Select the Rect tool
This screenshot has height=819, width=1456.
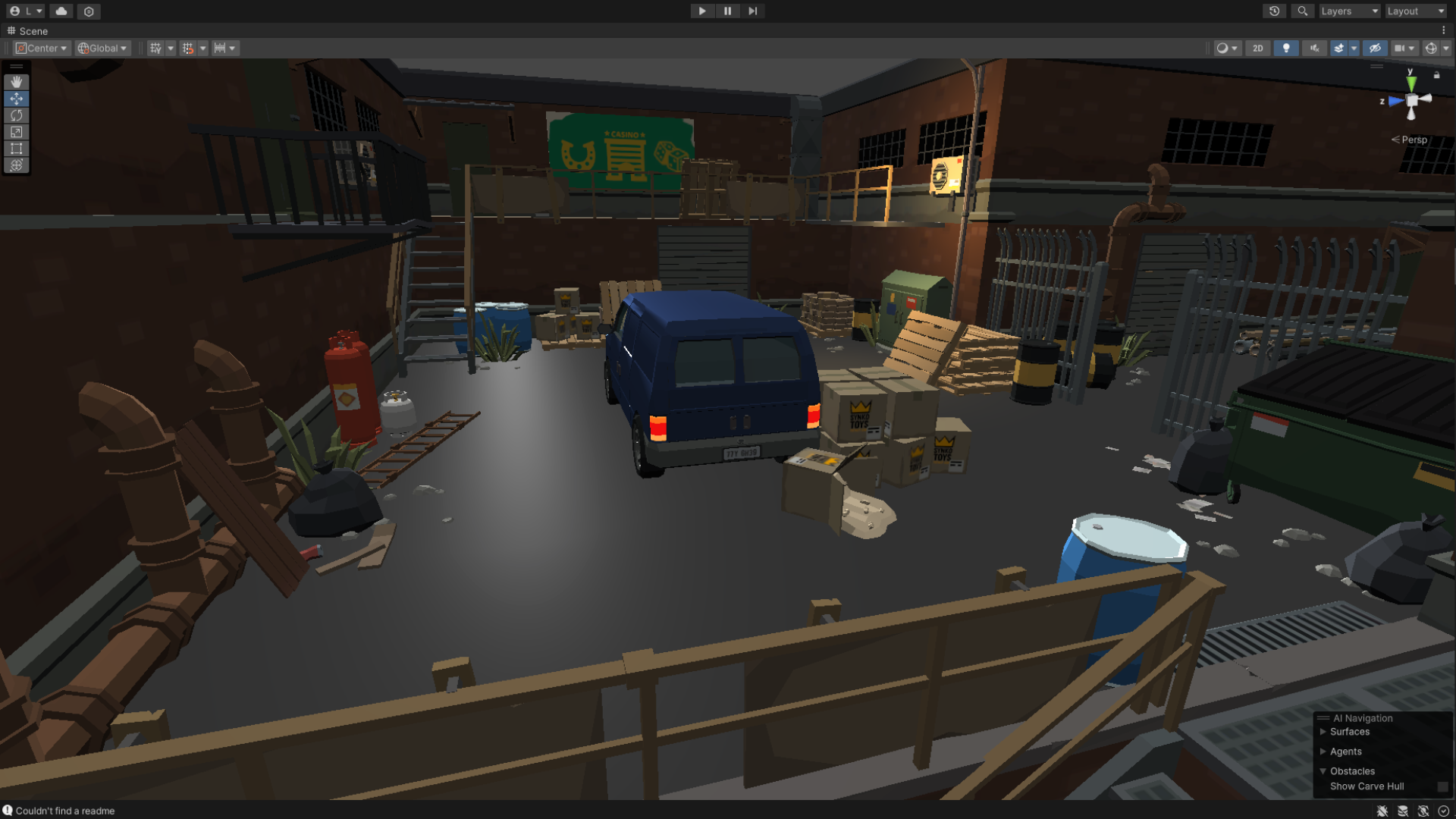(x=16, y=149)
